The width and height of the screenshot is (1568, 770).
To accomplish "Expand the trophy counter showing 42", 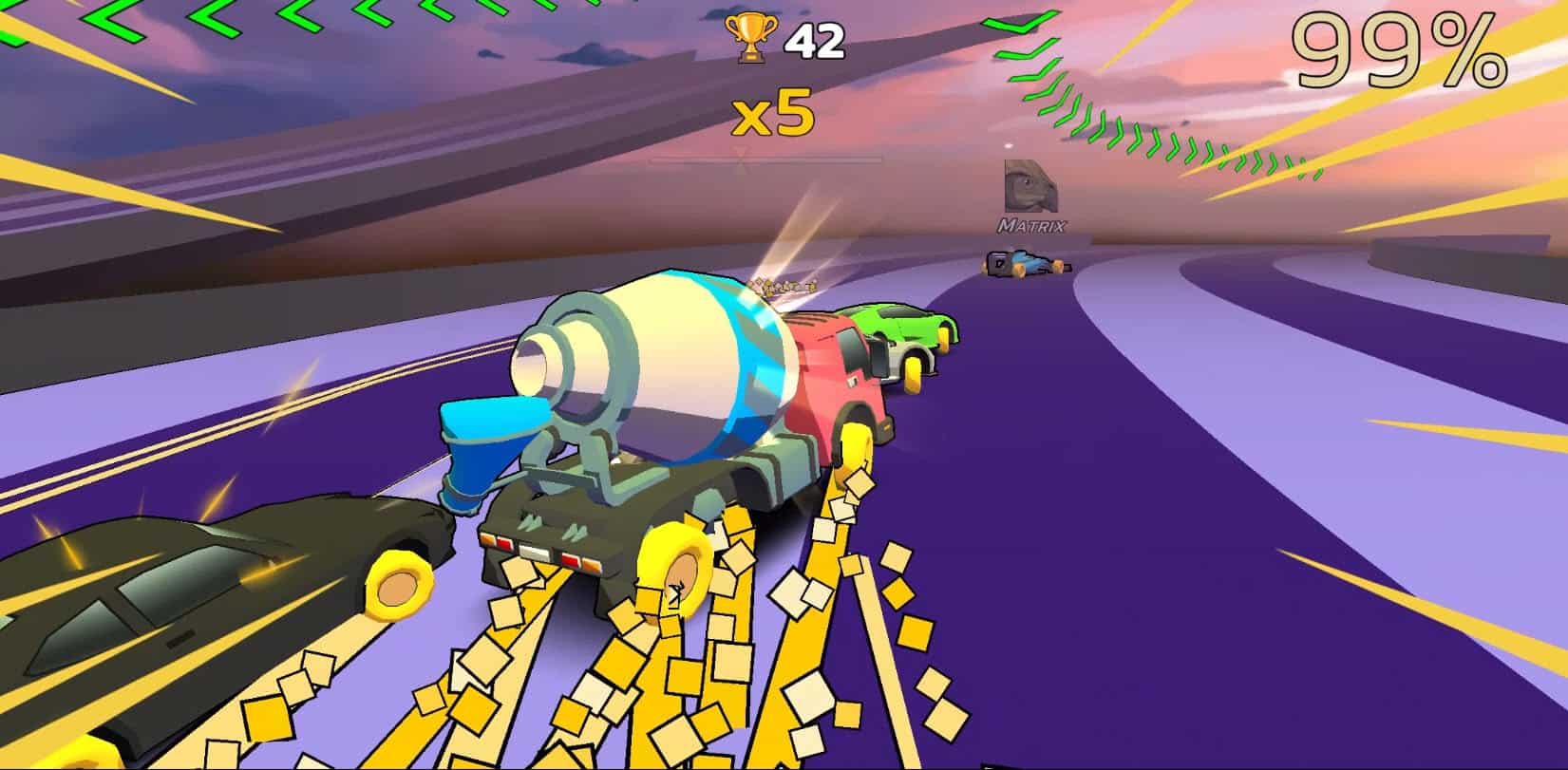I will click(812, 40).
